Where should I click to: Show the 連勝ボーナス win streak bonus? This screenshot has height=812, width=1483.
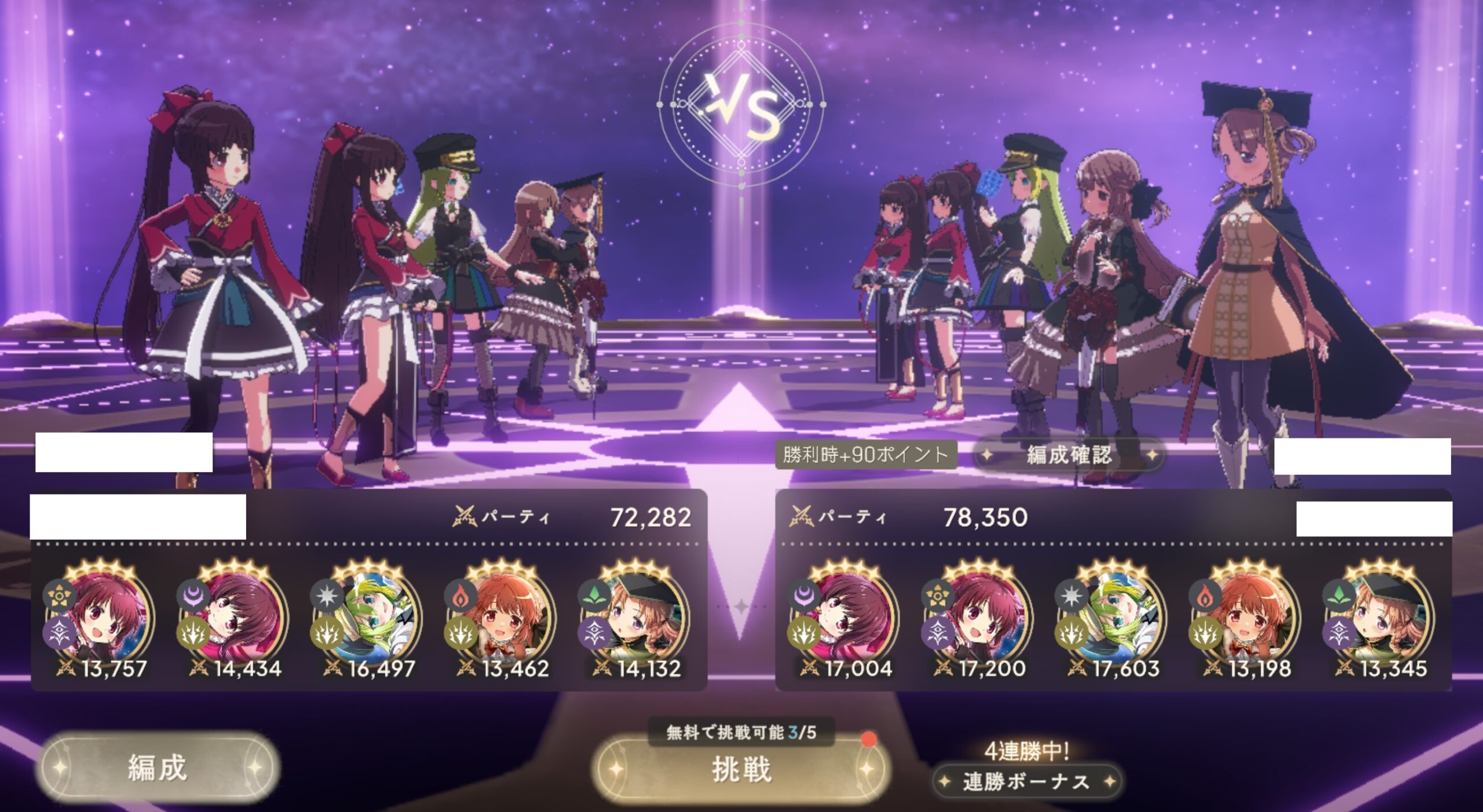tap(1026, 782)
